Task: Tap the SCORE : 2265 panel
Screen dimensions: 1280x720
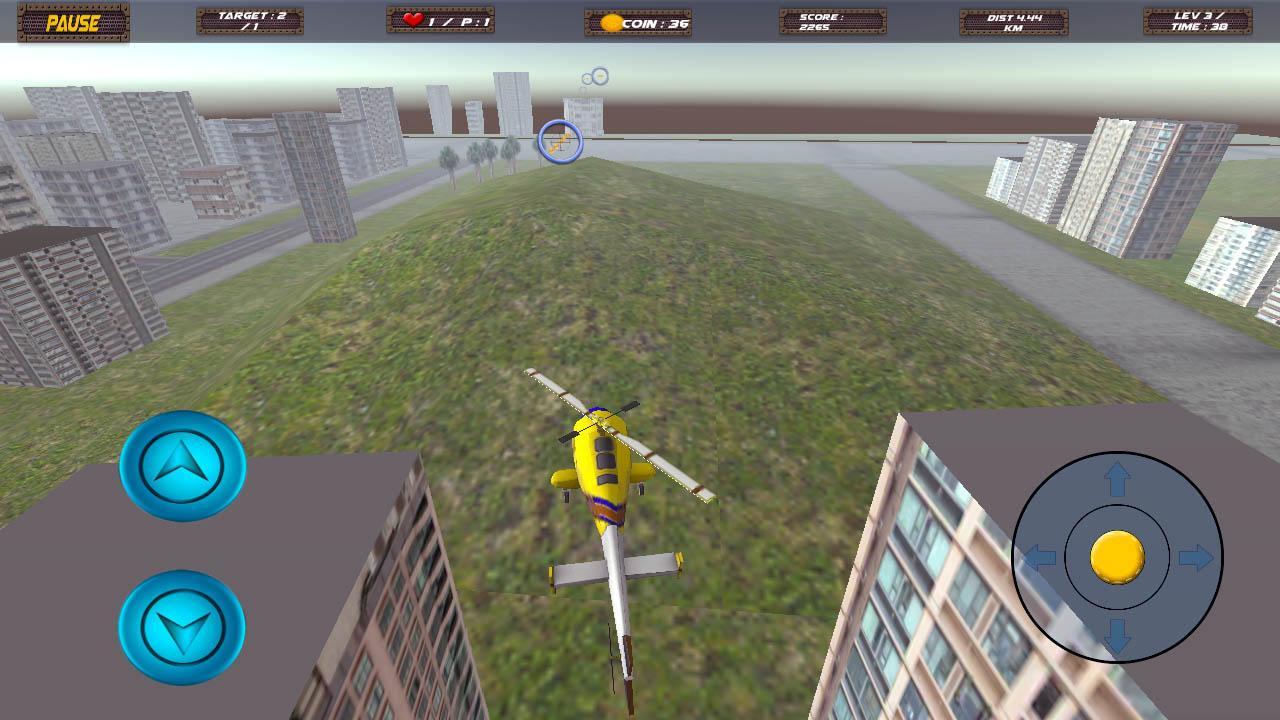Action: pos(834,20)
